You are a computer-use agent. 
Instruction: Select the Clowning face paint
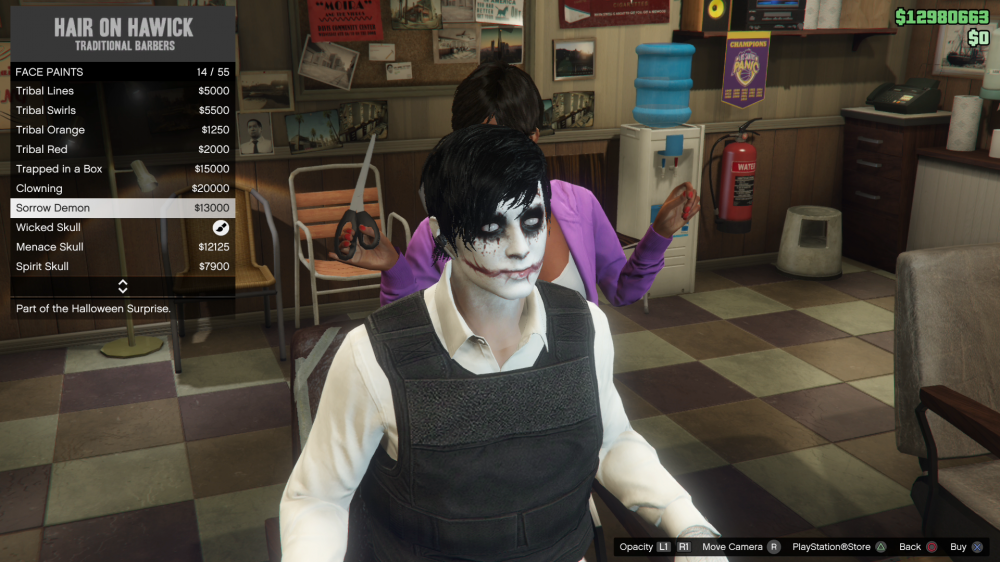pyautogui.click(x=122, y=188)
